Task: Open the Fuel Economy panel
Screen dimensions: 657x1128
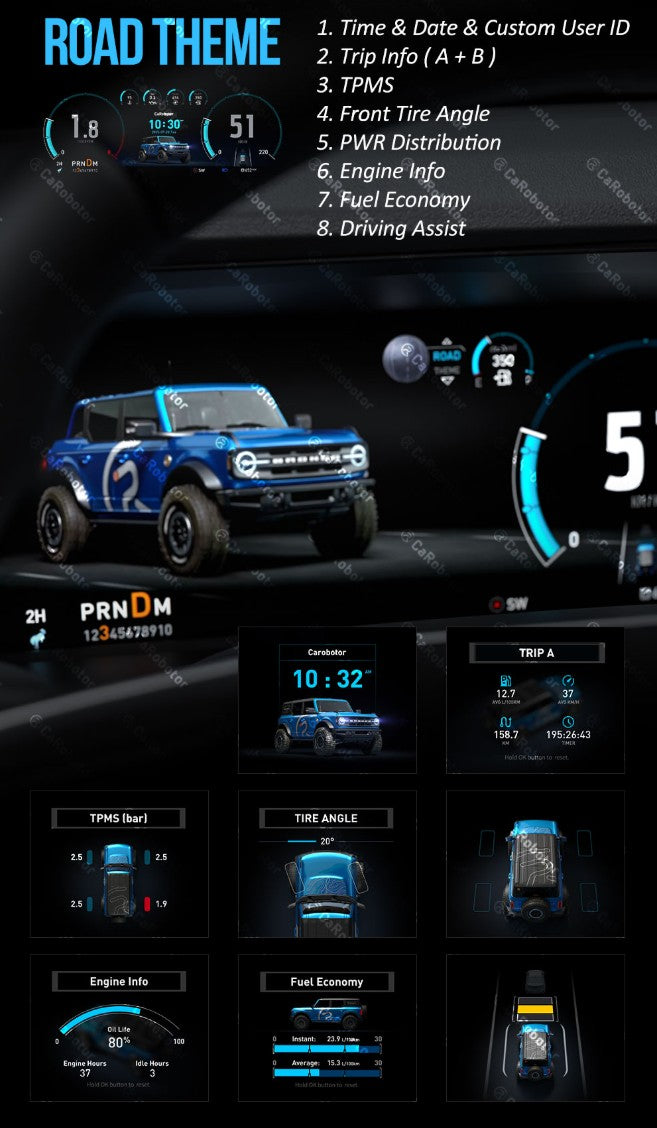Action: tap(327, 1026)
